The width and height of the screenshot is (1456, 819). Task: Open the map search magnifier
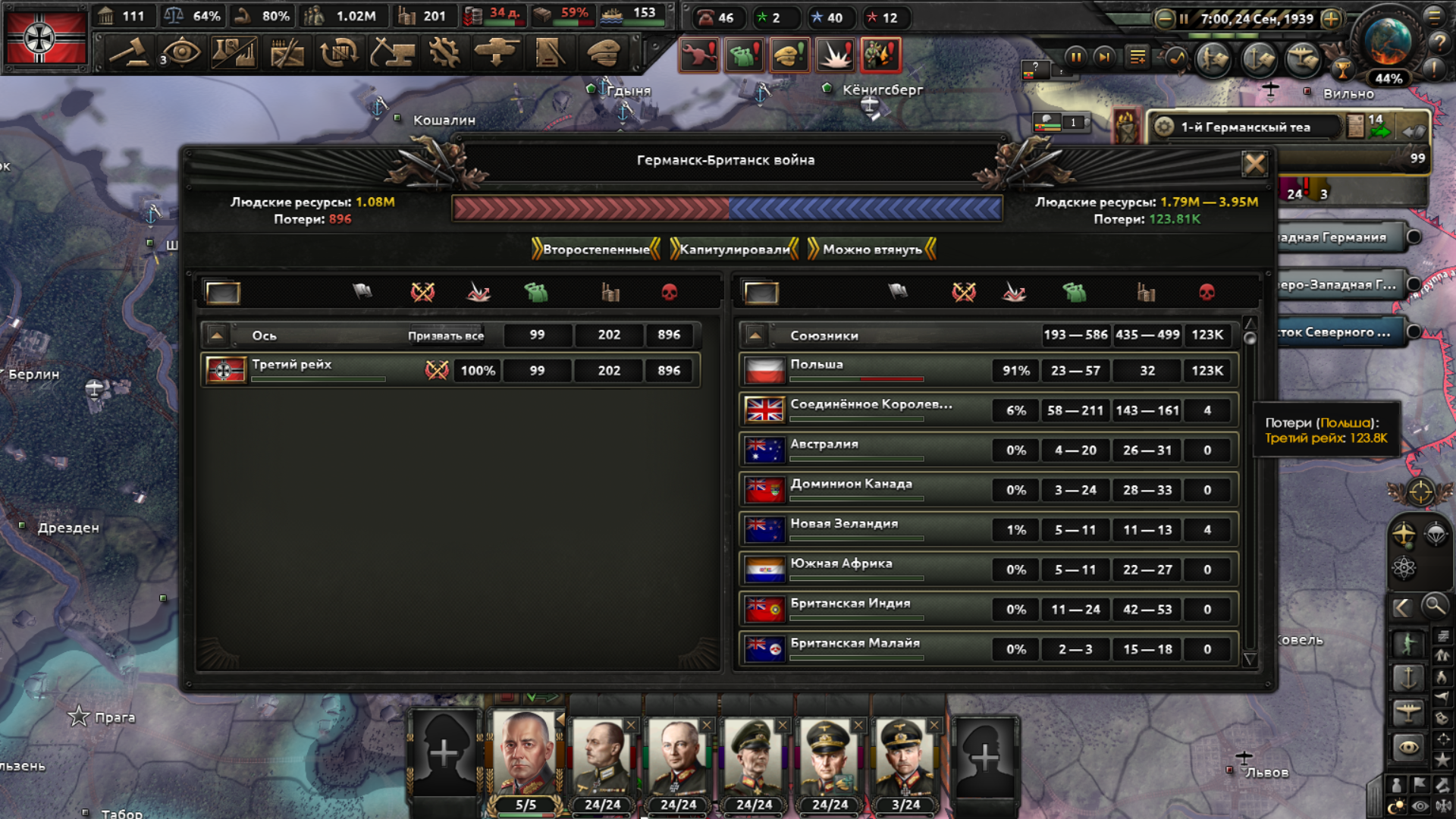[1434, 606]
